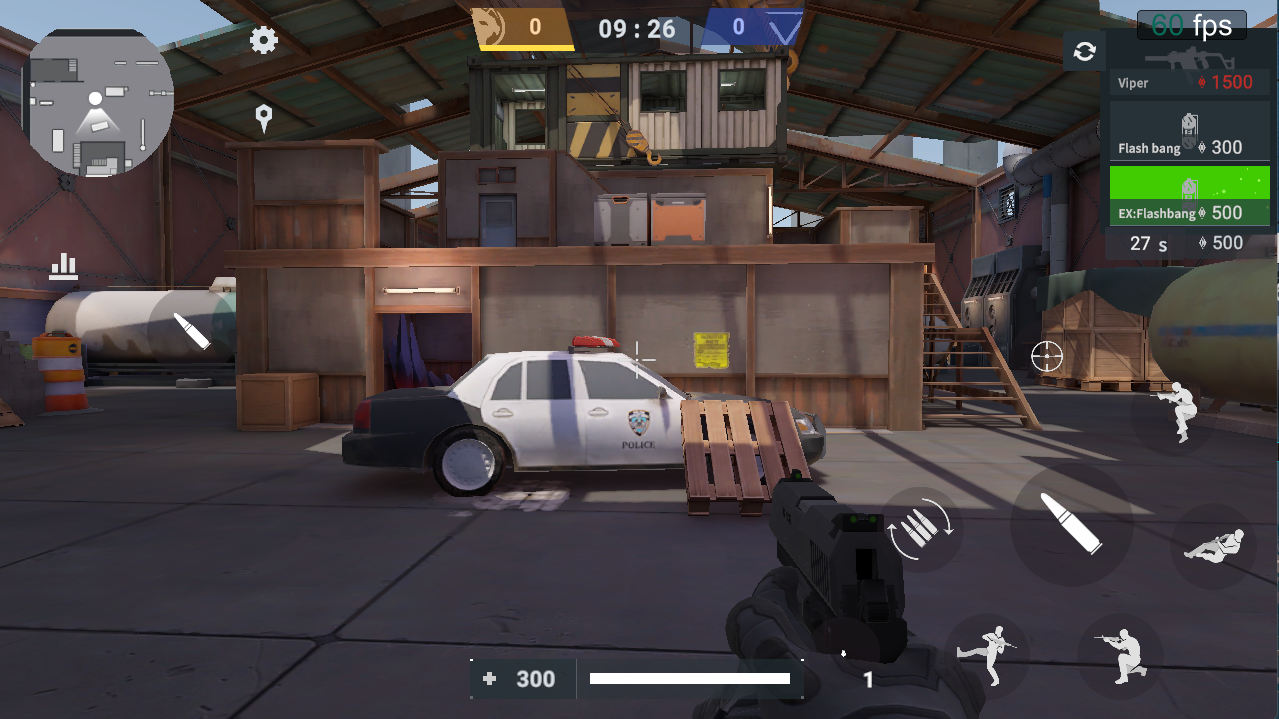The height and width of the screenshot is (719, 1279).
Task: Perform a melee kick with the kicking soldier button
Action: (987, 655)
